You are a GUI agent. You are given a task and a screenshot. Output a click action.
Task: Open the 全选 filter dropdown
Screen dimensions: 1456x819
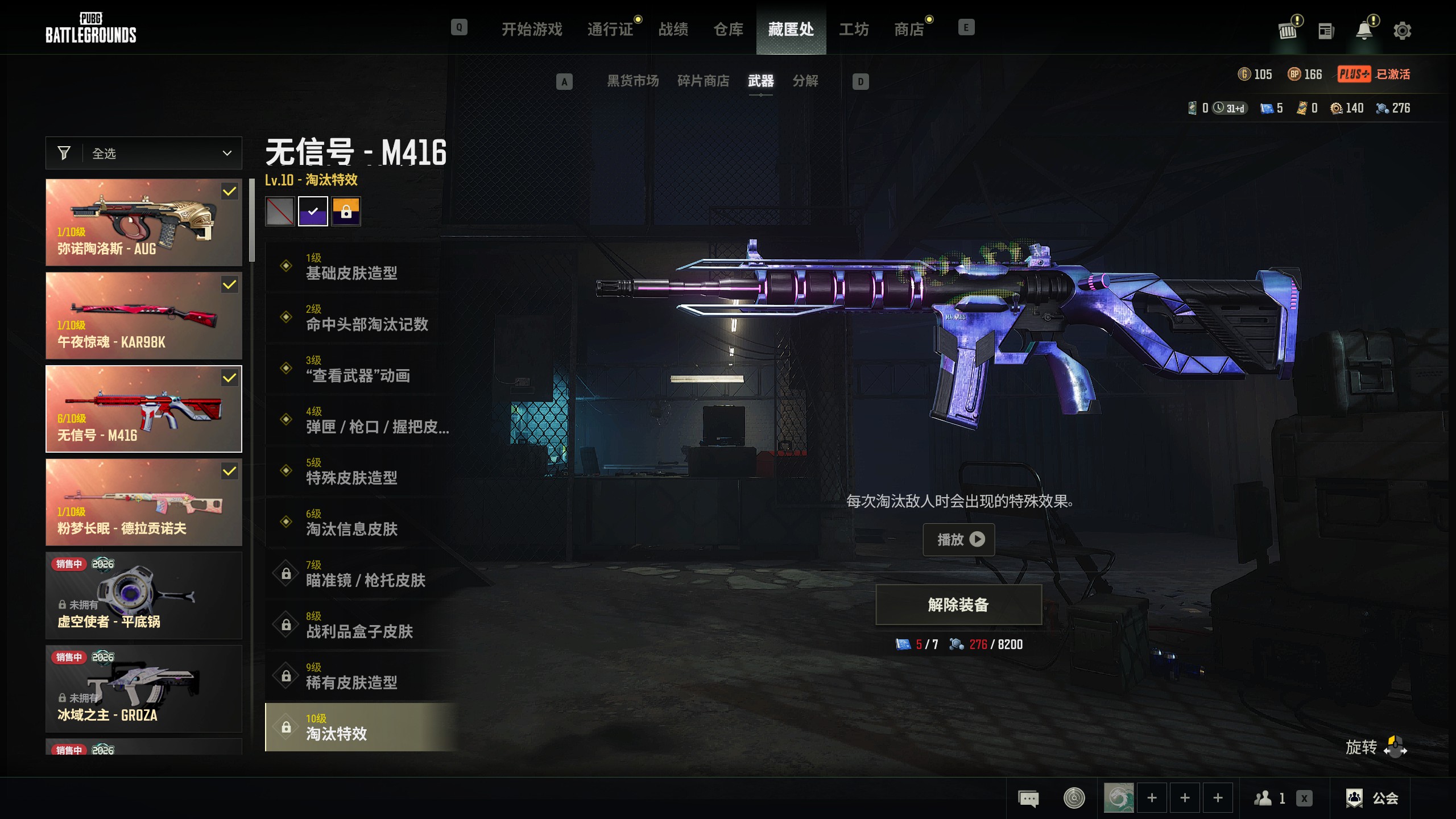144,153
